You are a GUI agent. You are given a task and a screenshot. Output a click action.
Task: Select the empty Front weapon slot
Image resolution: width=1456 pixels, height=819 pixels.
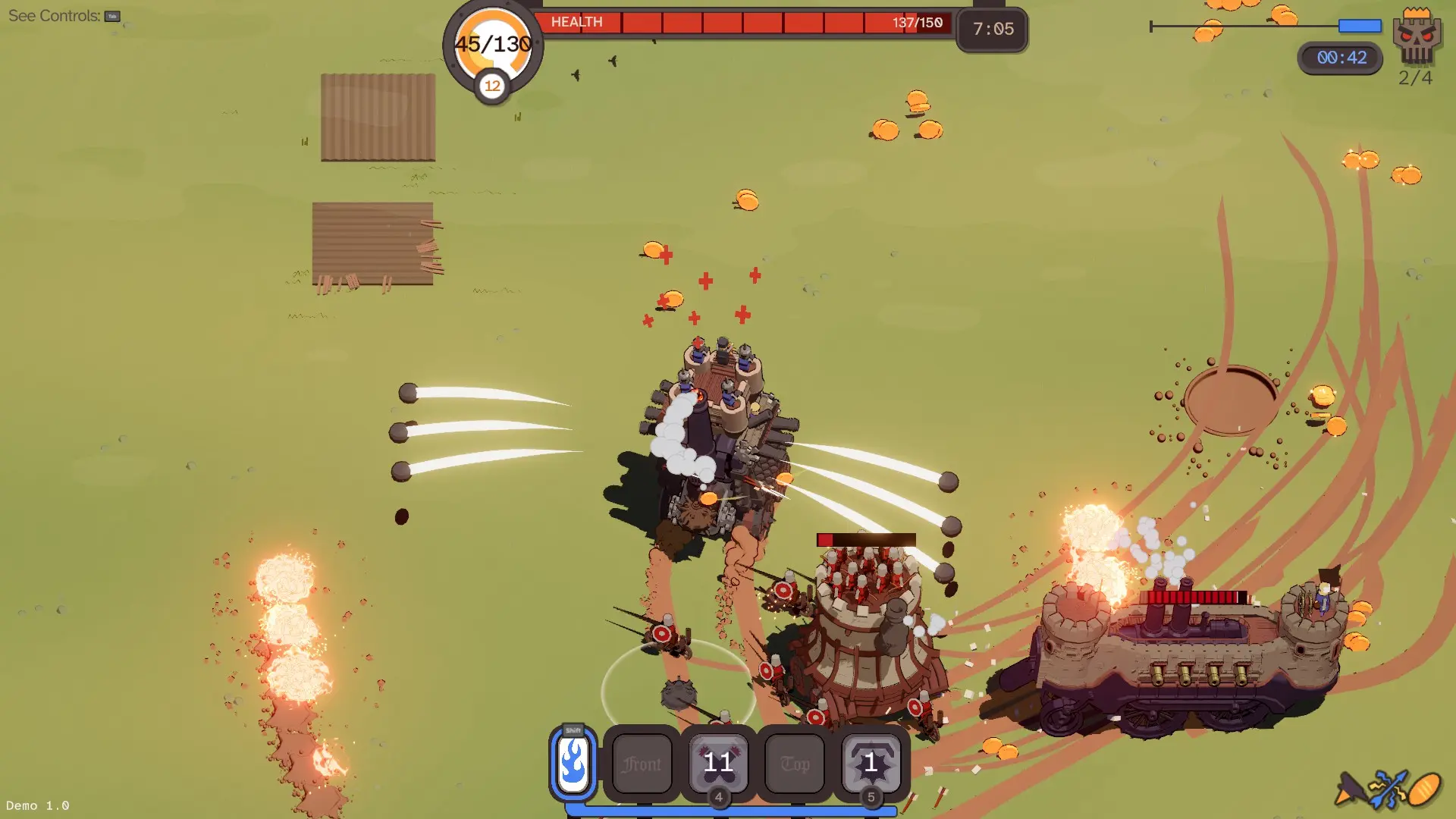[642, 764]
